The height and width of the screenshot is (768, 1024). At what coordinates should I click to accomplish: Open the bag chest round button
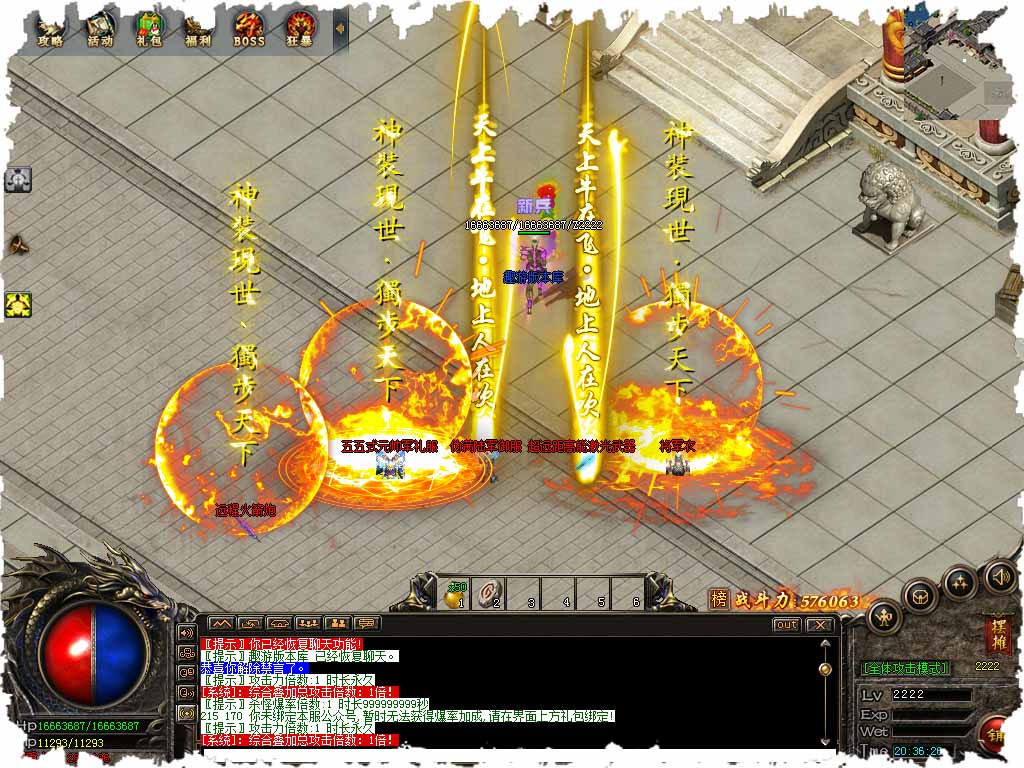920,597
